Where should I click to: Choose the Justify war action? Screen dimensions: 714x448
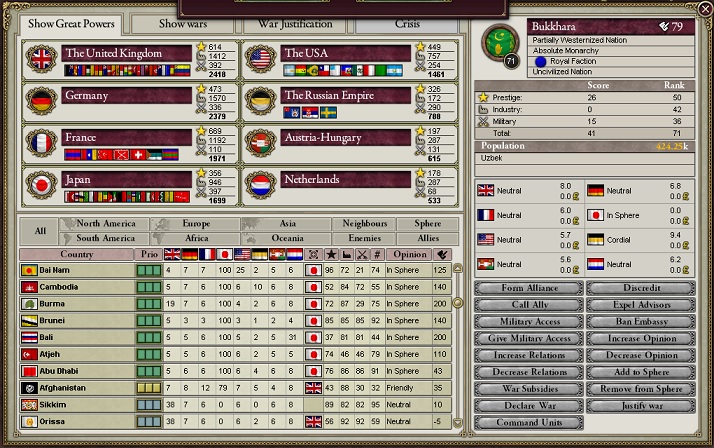point(640,406)
